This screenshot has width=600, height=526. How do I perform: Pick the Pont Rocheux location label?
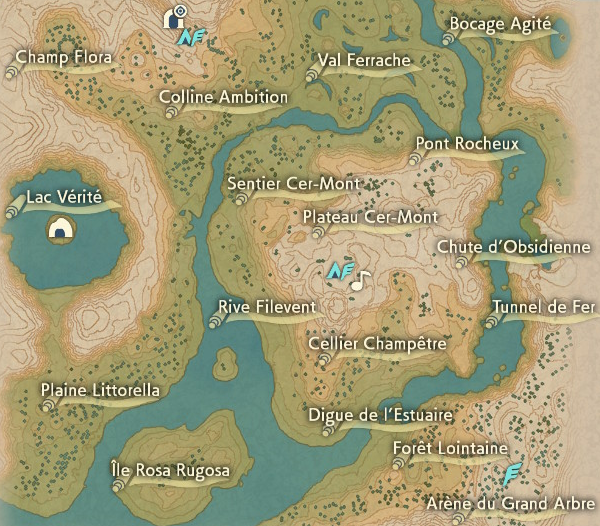467,145
